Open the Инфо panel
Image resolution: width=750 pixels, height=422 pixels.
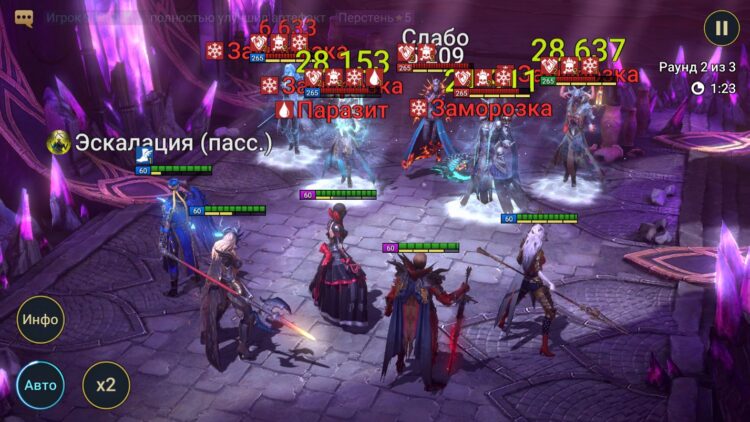coord(40,320)
